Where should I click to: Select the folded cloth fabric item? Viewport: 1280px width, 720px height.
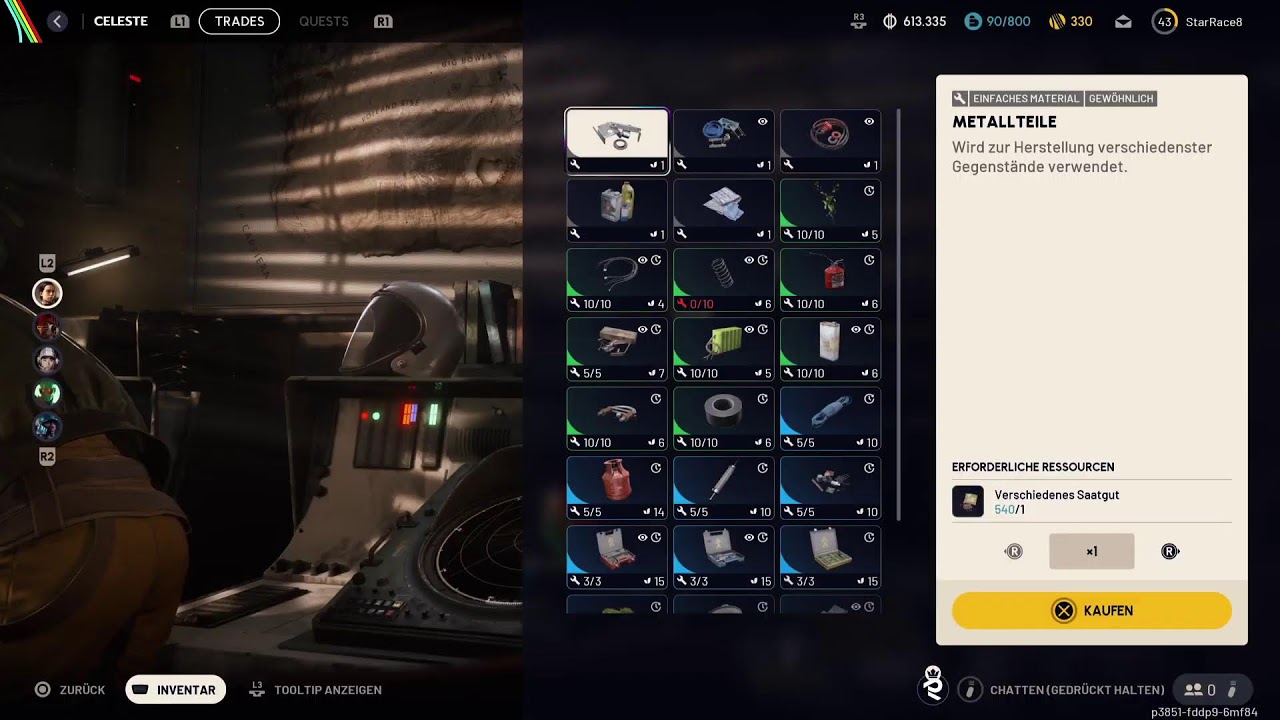click(723, 210)
